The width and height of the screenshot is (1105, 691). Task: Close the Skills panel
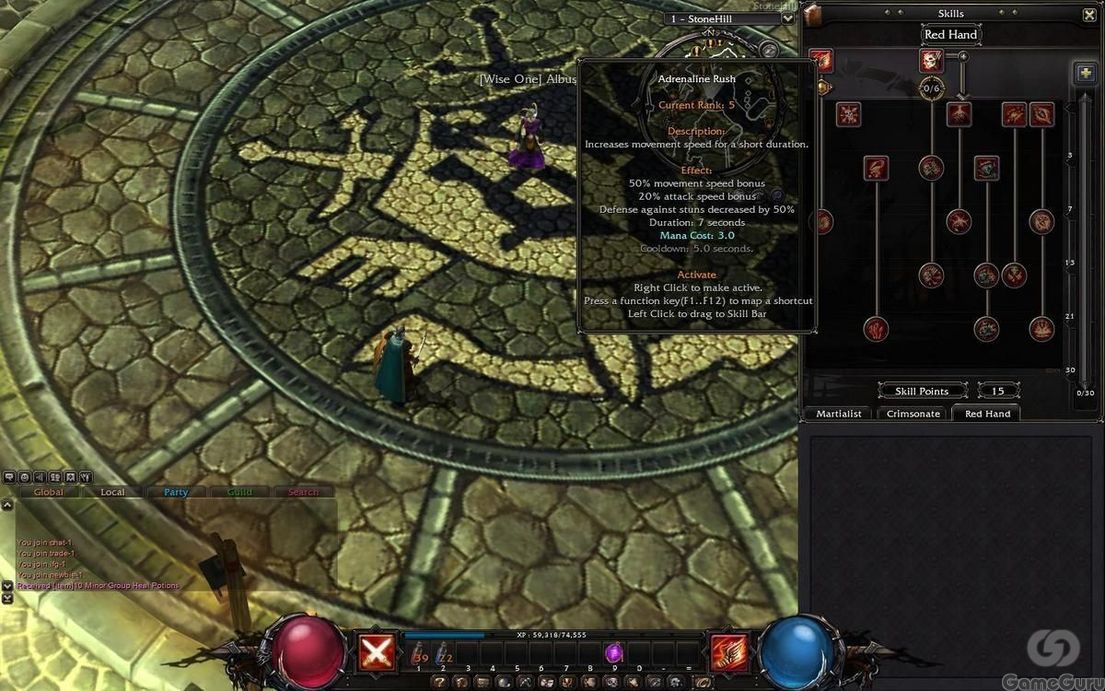pyautogui.click(x=1089, y=14)
